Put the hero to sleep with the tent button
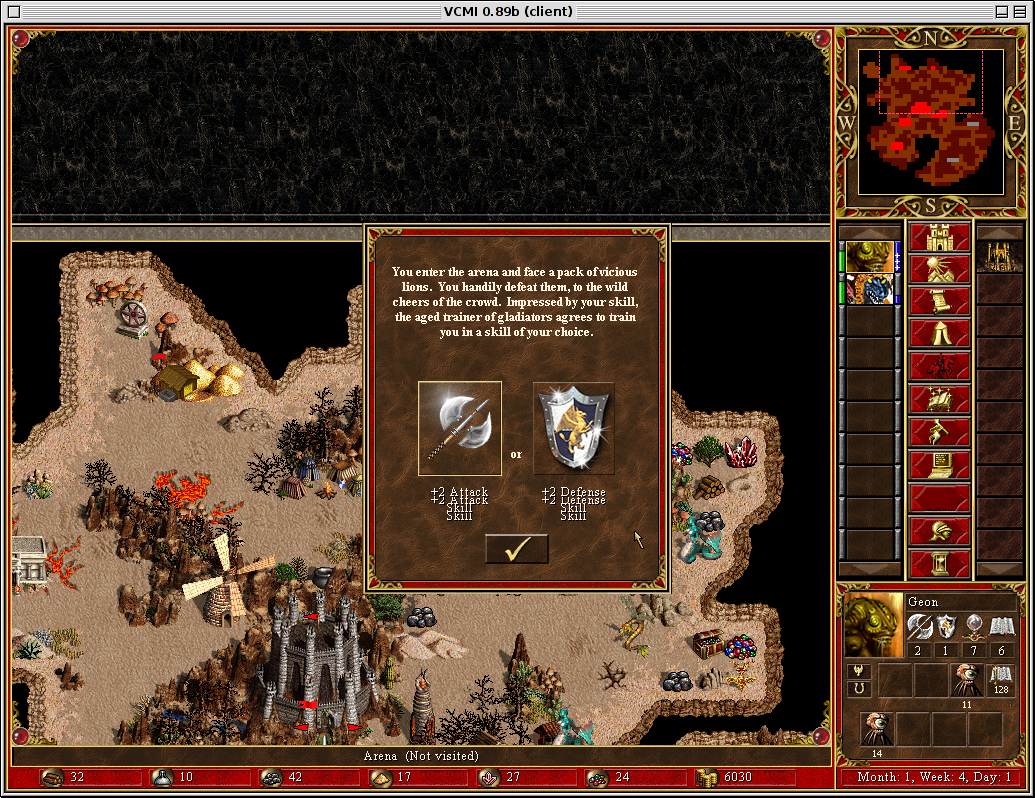Viewport: 1035px width, 798px height. 939,334
